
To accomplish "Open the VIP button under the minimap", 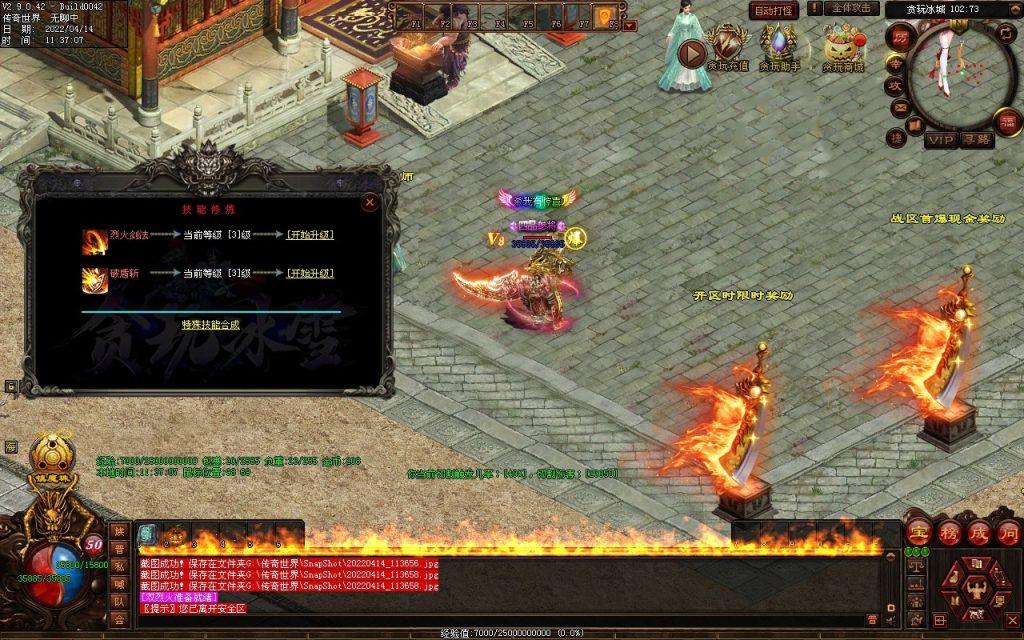I will tap(940, 140).
